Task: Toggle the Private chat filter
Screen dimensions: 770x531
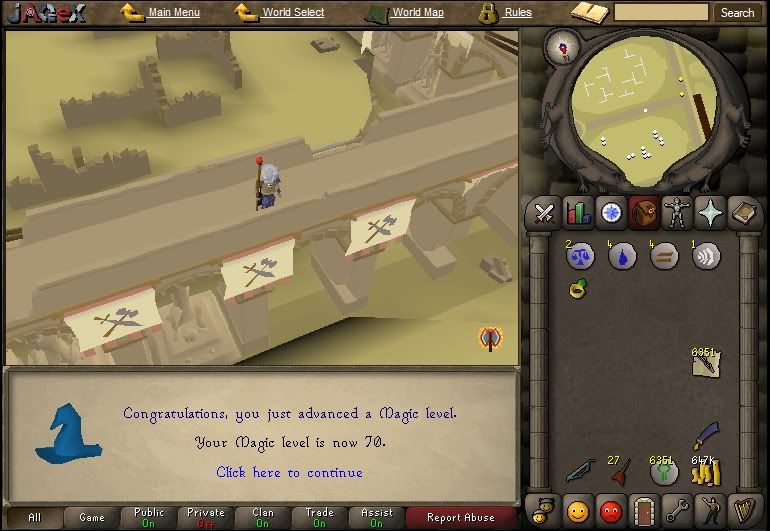Action: click(206, 517)
